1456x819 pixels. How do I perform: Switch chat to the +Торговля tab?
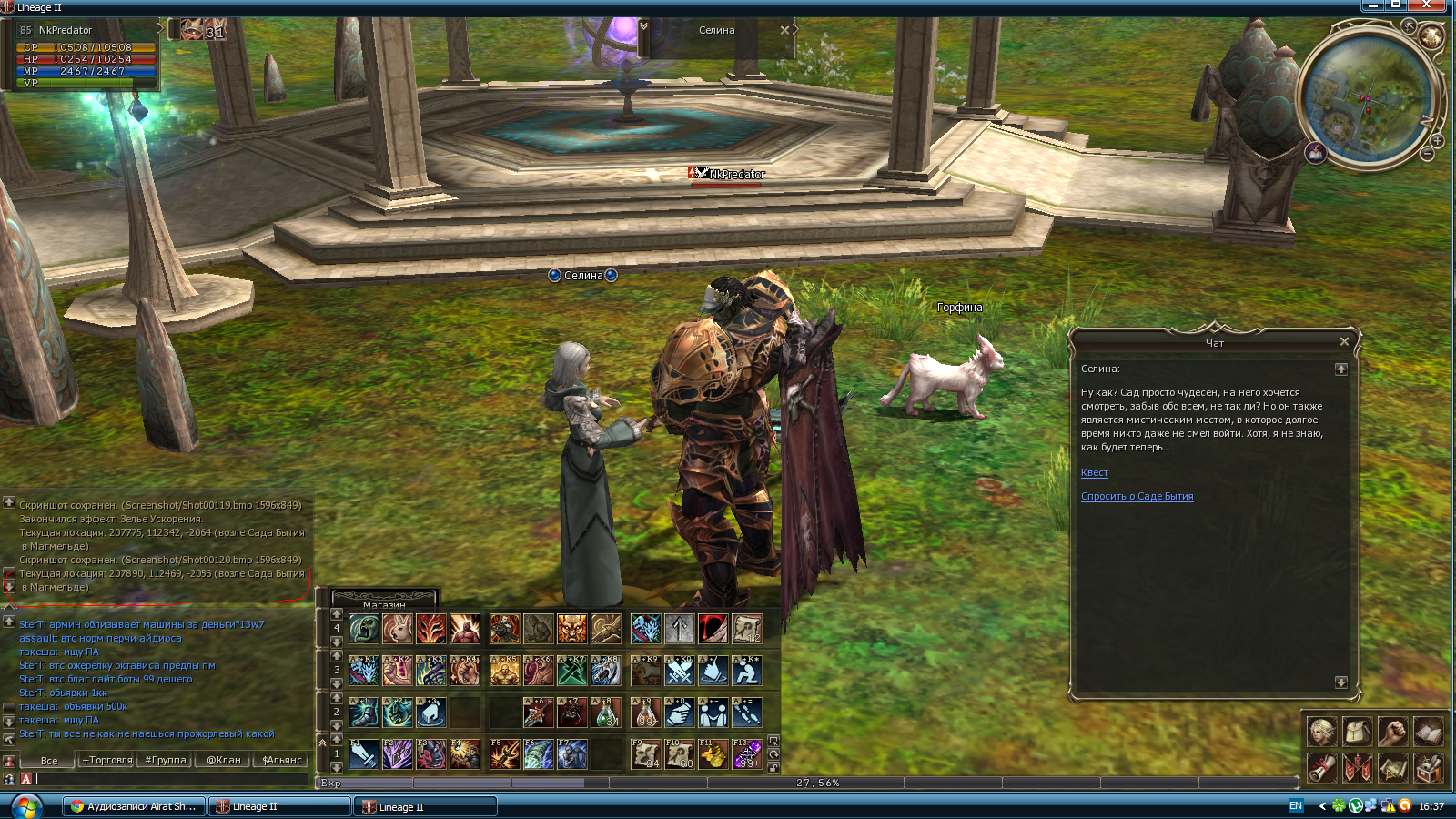[107, 761]
